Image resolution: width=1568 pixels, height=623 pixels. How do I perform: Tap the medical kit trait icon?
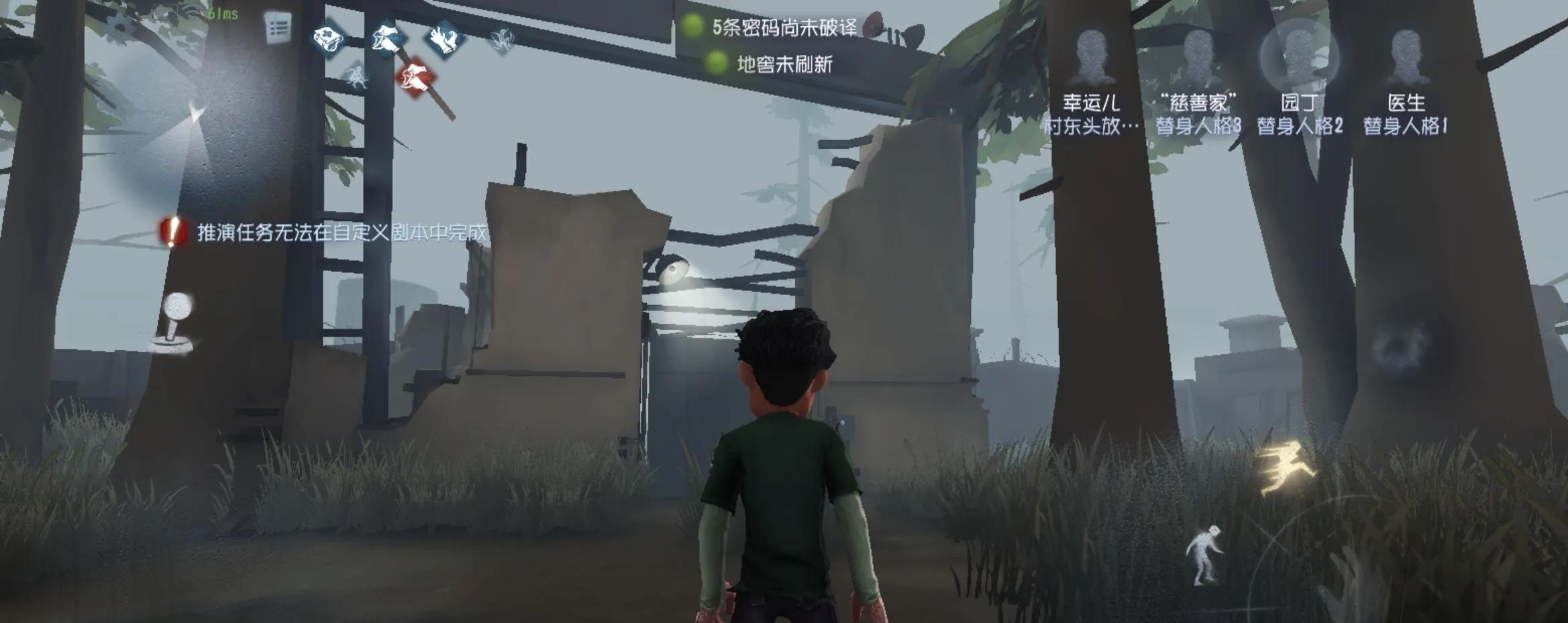pyautogui.click(x=329, y=40)
